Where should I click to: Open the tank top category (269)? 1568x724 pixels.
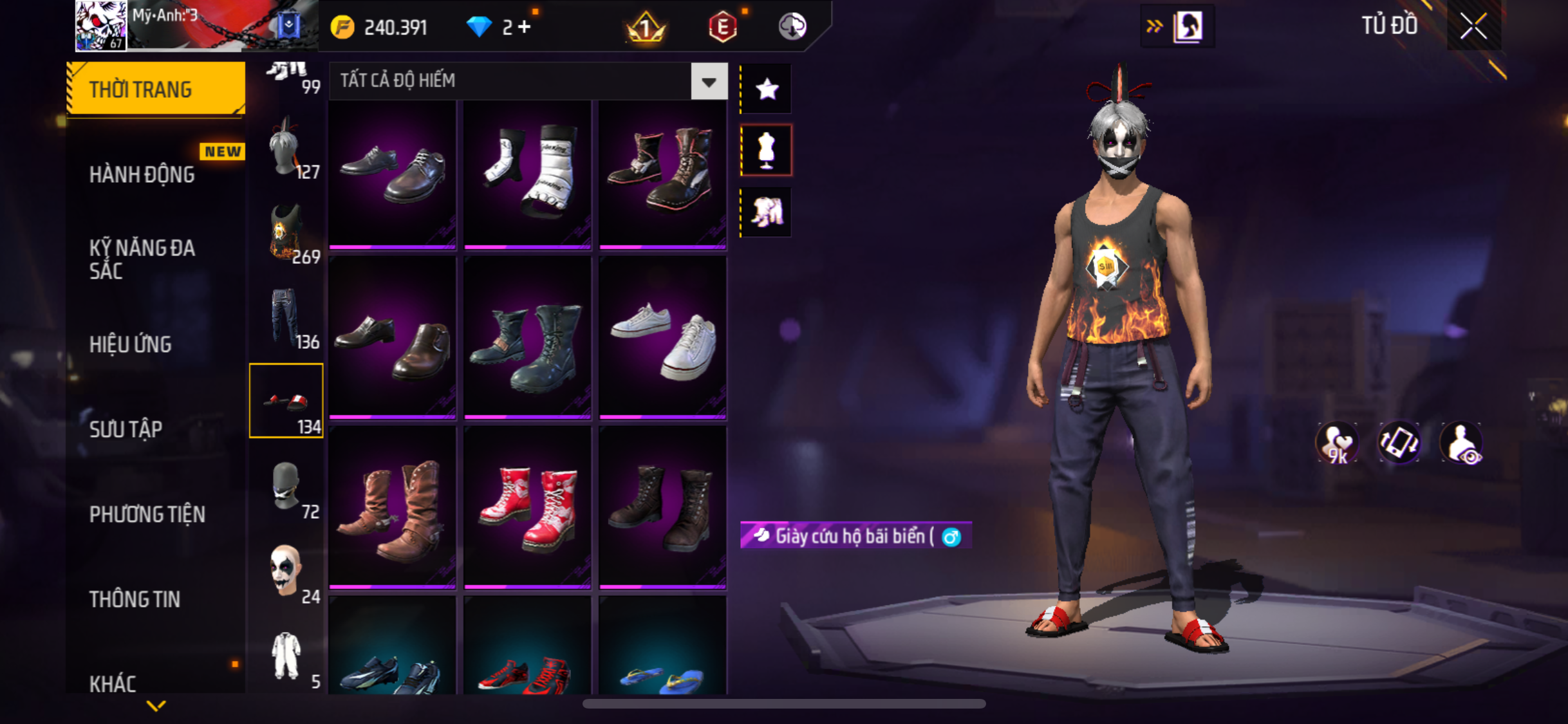tap(286, 232)
